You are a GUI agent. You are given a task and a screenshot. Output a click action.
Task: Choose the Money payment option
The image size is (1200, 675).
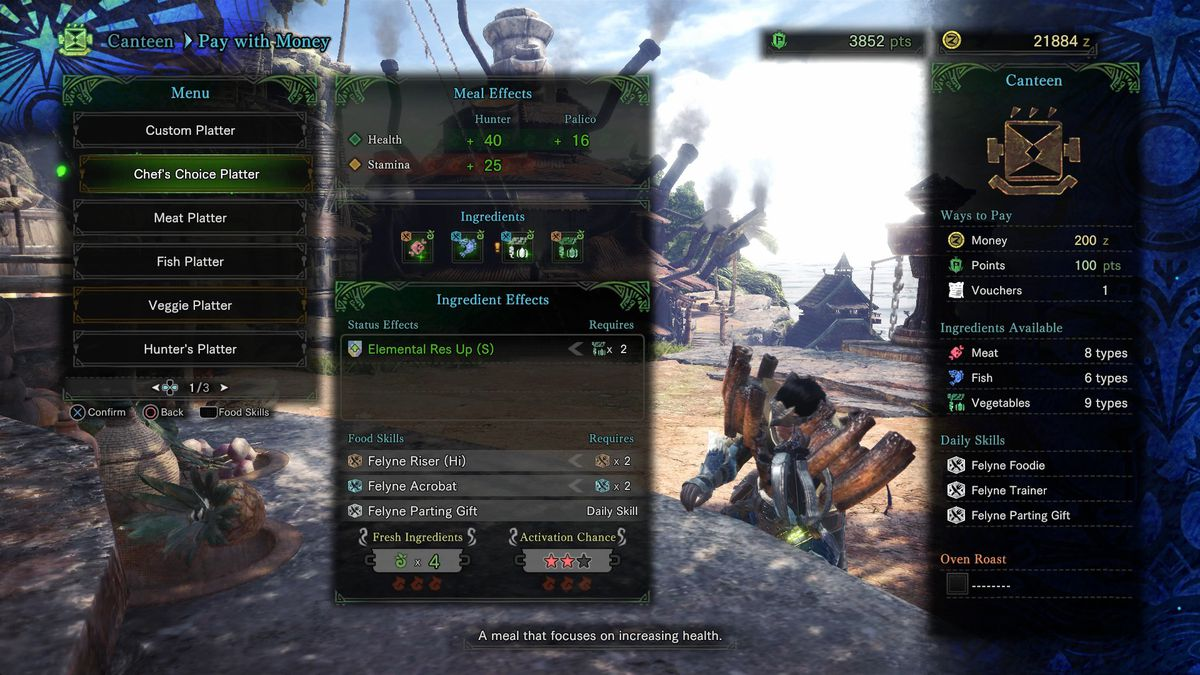(x=1033, y=240)
